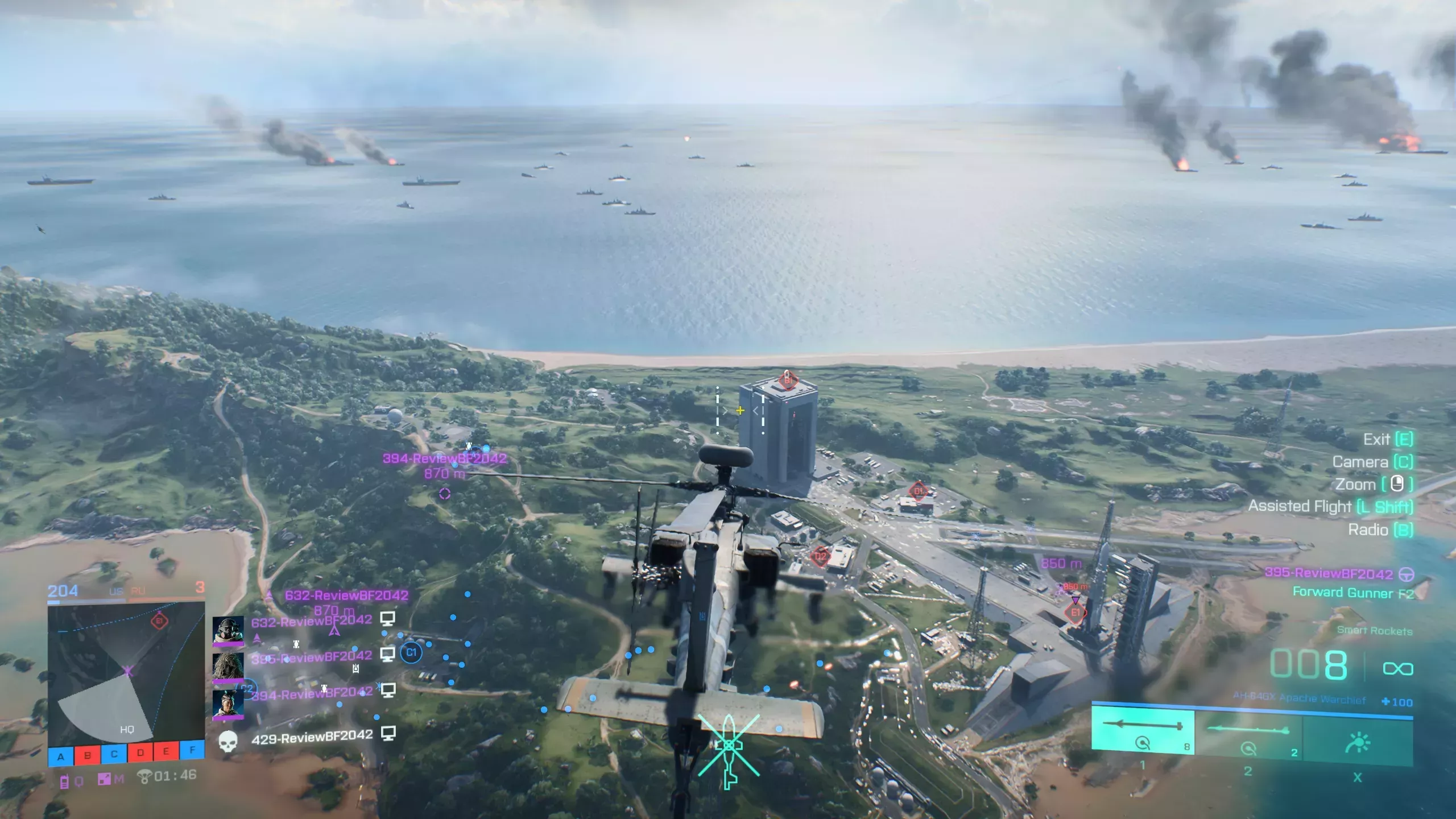This screenshot has height=819, width=1456.
Task: Click the D1 enemy objective marker
Action: pyautogui.click(x=919, y=491)
